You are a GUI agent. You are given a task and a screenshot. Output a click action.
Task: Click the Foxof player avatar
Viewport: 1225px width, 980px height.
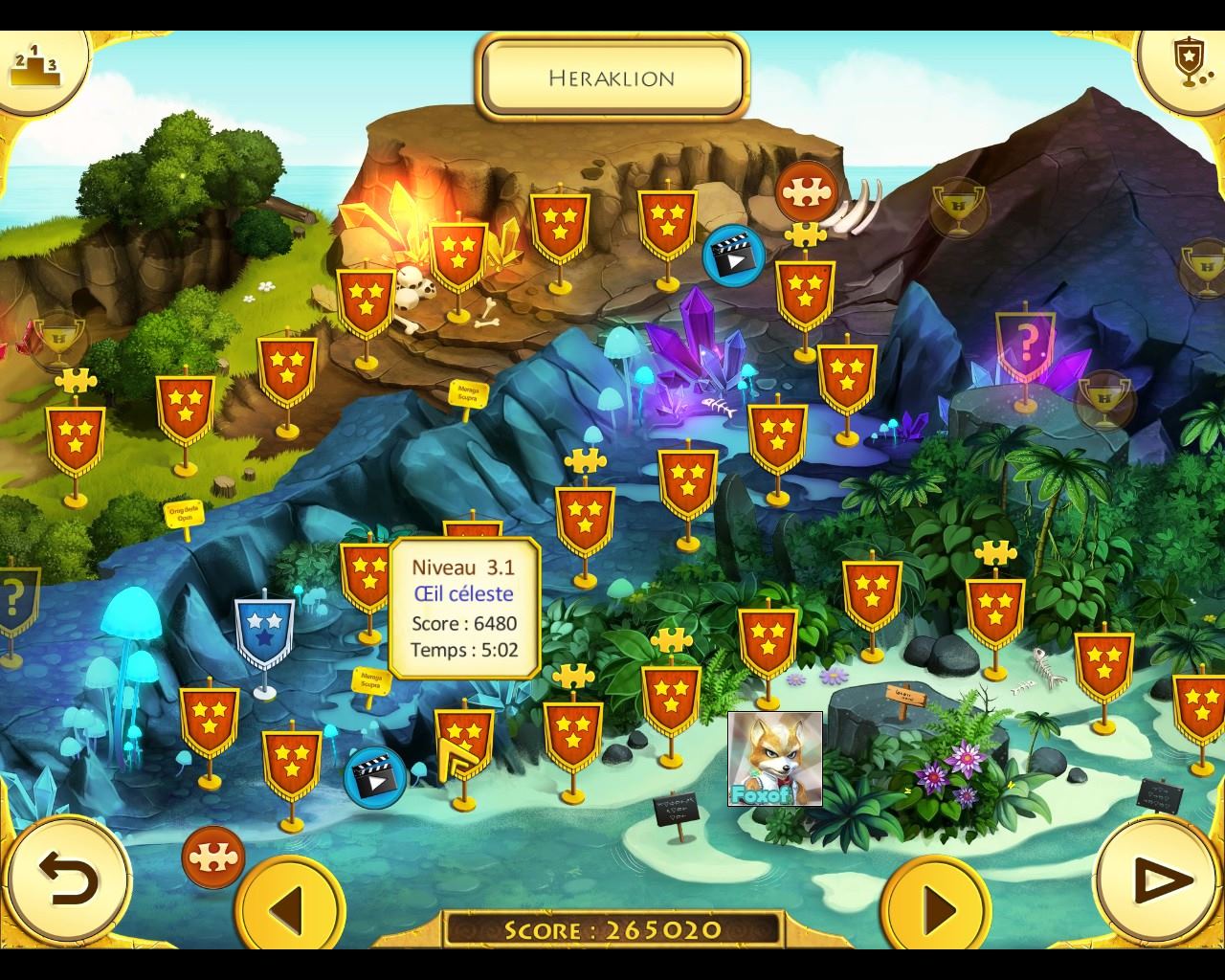(774, 758)
